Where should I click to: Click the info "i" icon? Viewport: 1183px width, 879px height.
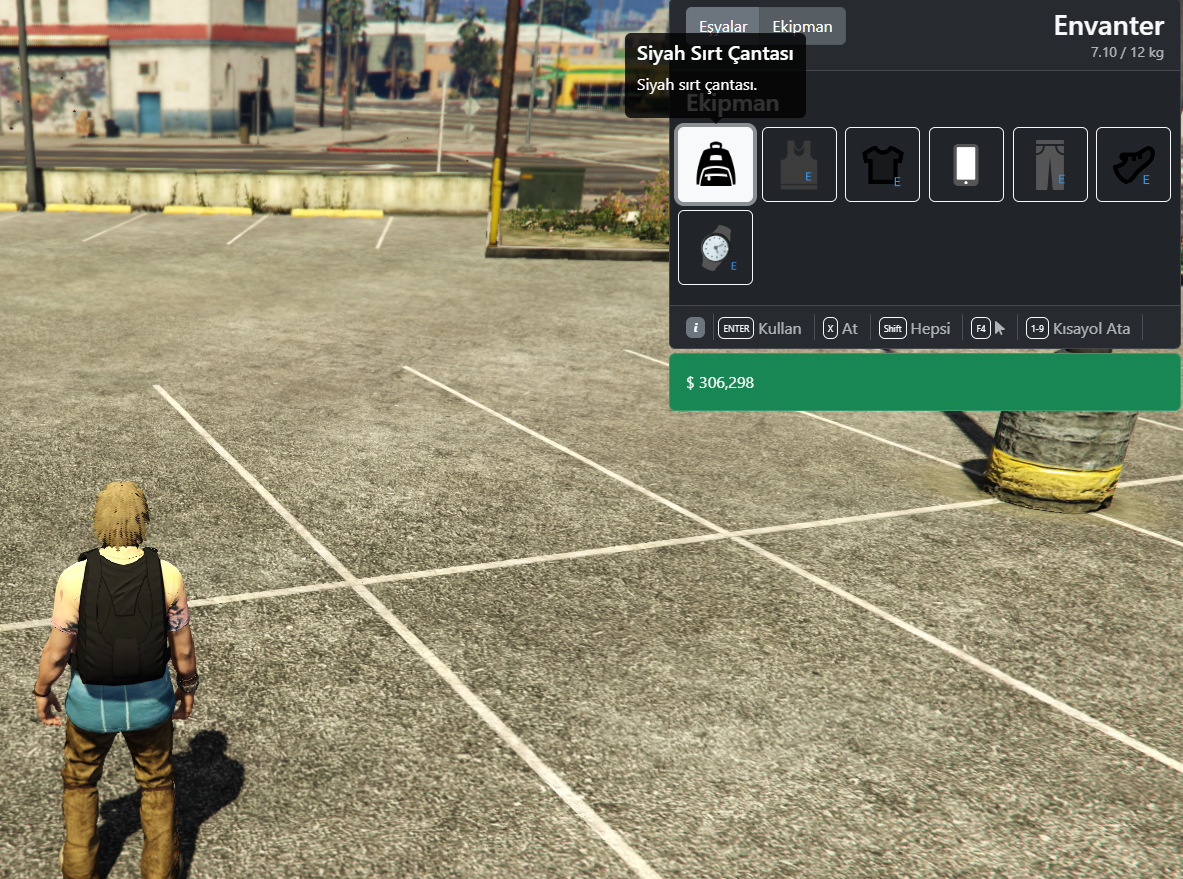pos(696,328)
